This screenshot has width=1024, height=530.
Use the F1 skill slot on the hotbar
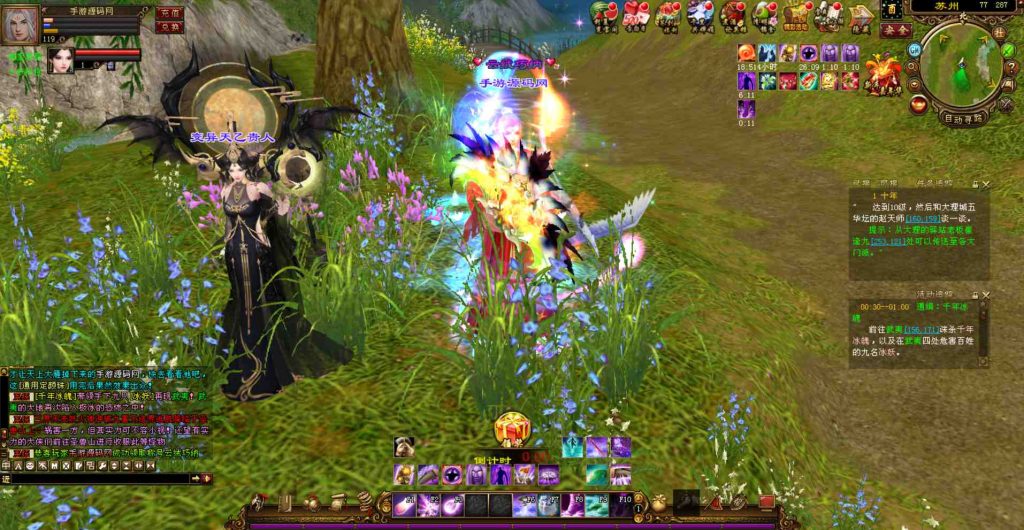tap(406, 505)
